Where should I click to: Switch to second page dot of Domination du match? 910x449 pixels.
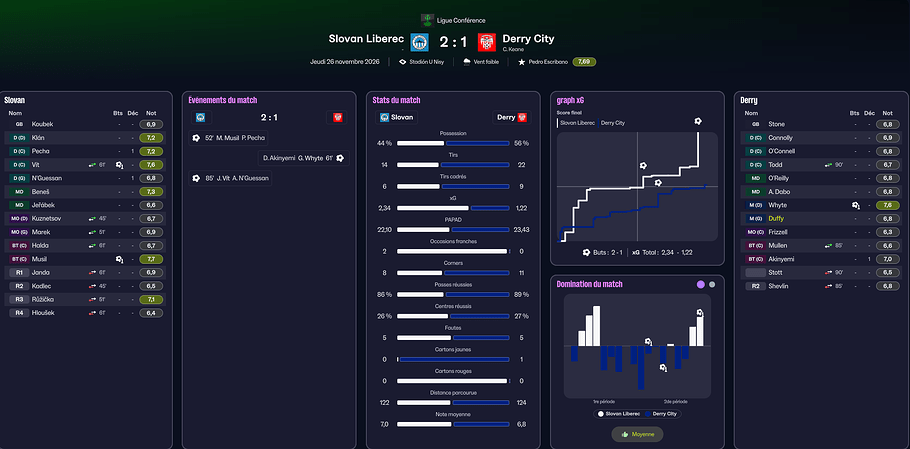[x=712, y=284]
